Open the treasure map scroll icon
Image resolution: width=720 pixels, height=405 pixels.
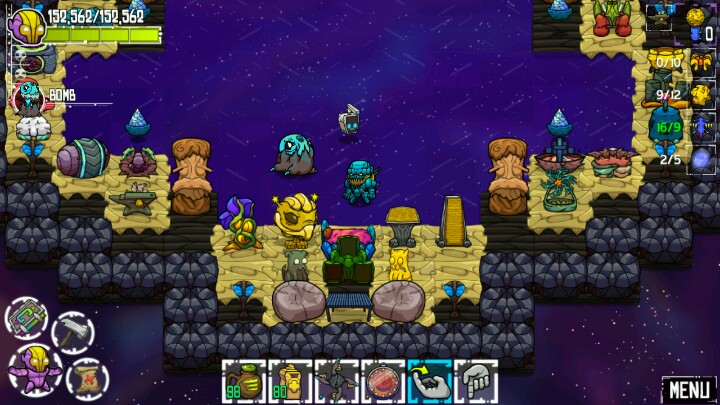pos(88,378)
